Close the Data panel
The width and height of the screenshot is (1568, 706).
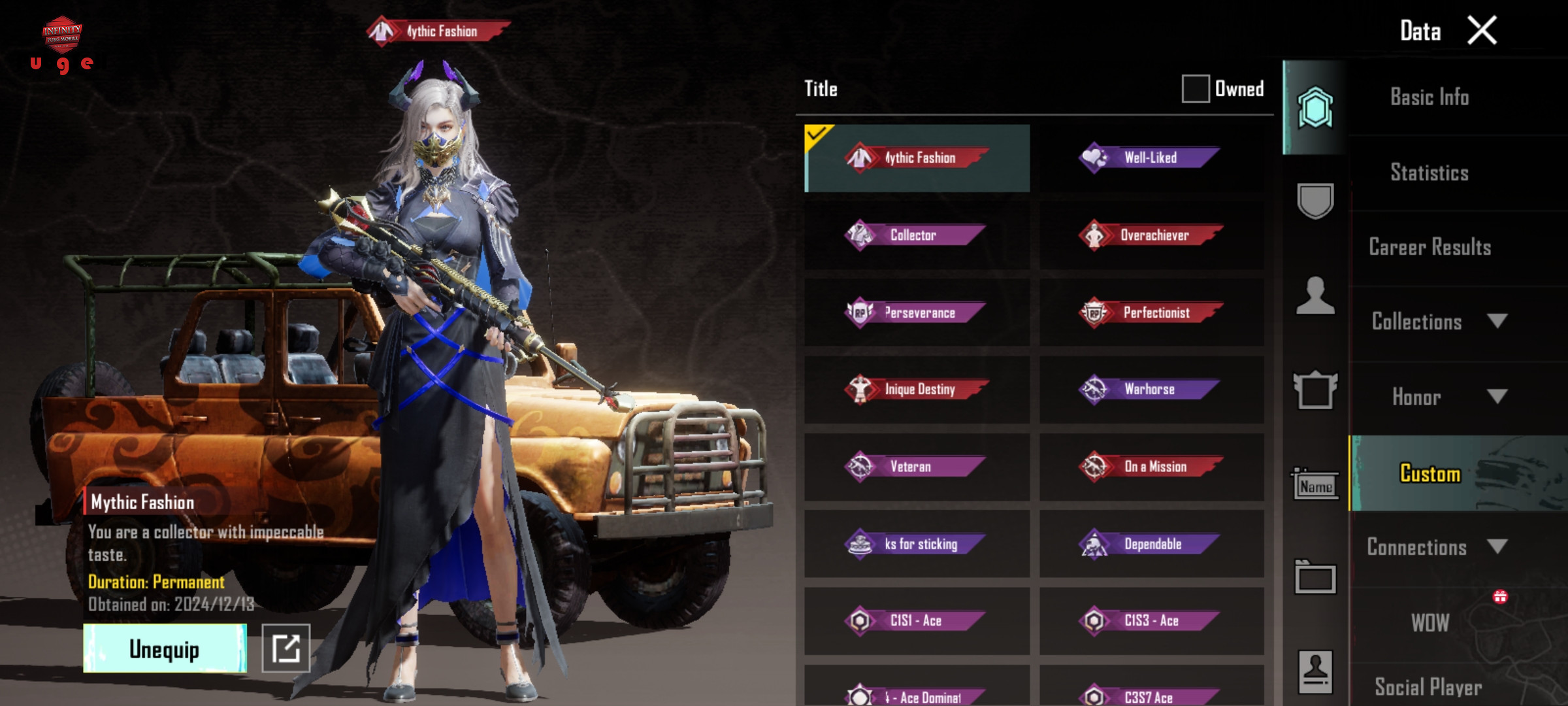tap(1481, 31)
